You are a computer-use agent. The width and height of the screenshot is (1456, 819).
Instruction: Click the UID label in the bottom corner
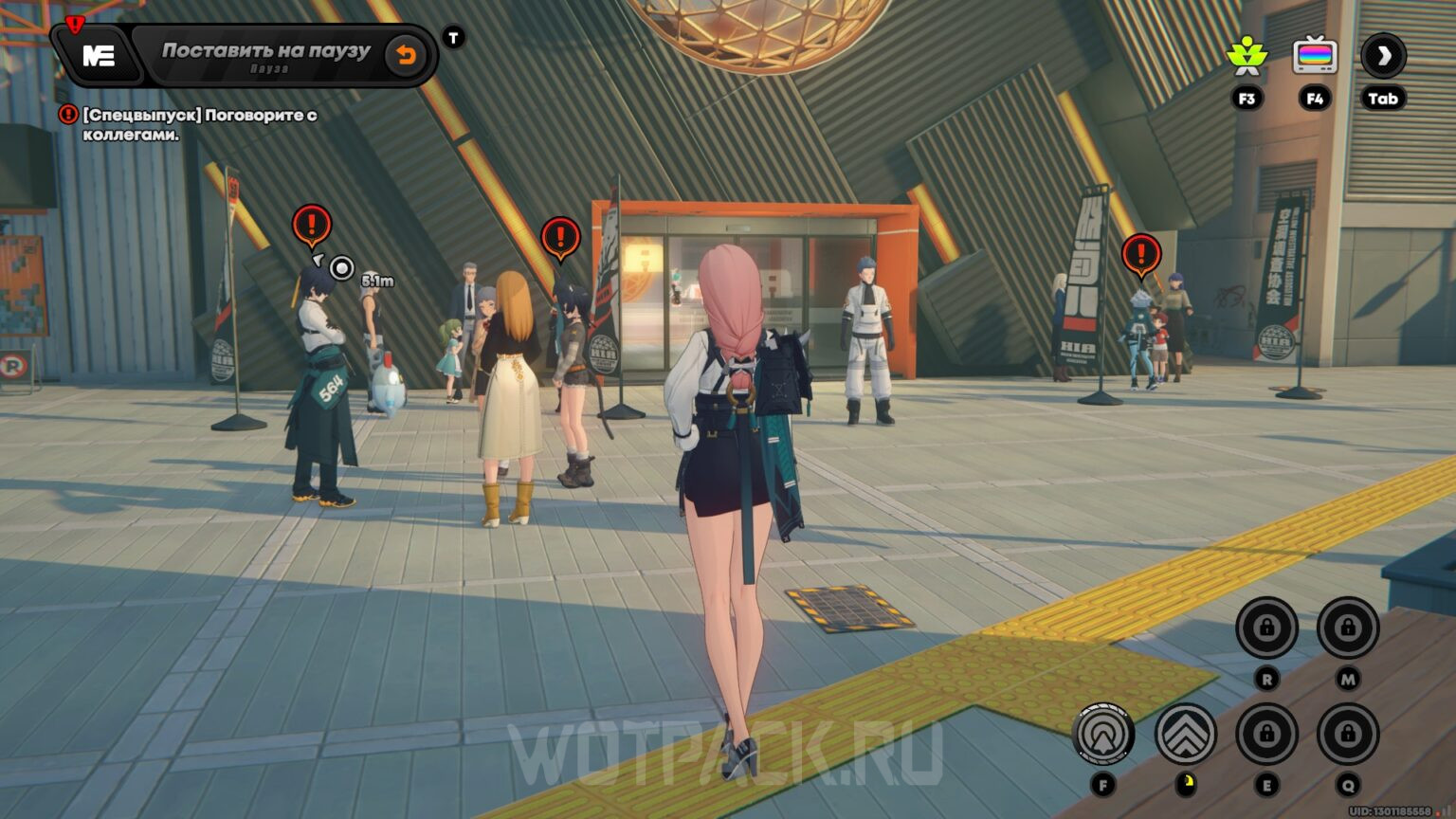tap(1390, 810)
